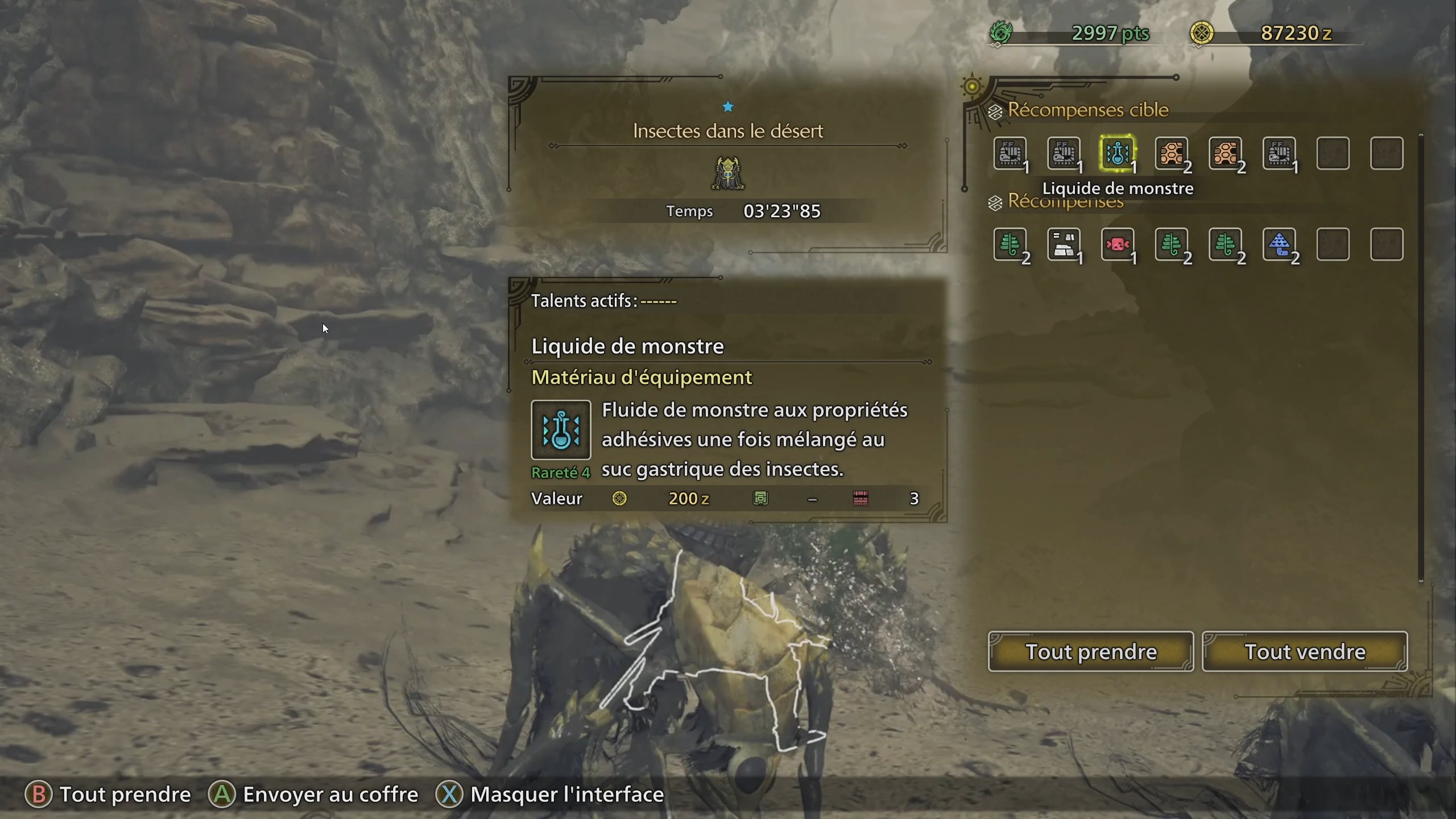Select an orange carapace reward icon
The image size is (1456, 819).
pyautogui.click(x=1172, y=152)
